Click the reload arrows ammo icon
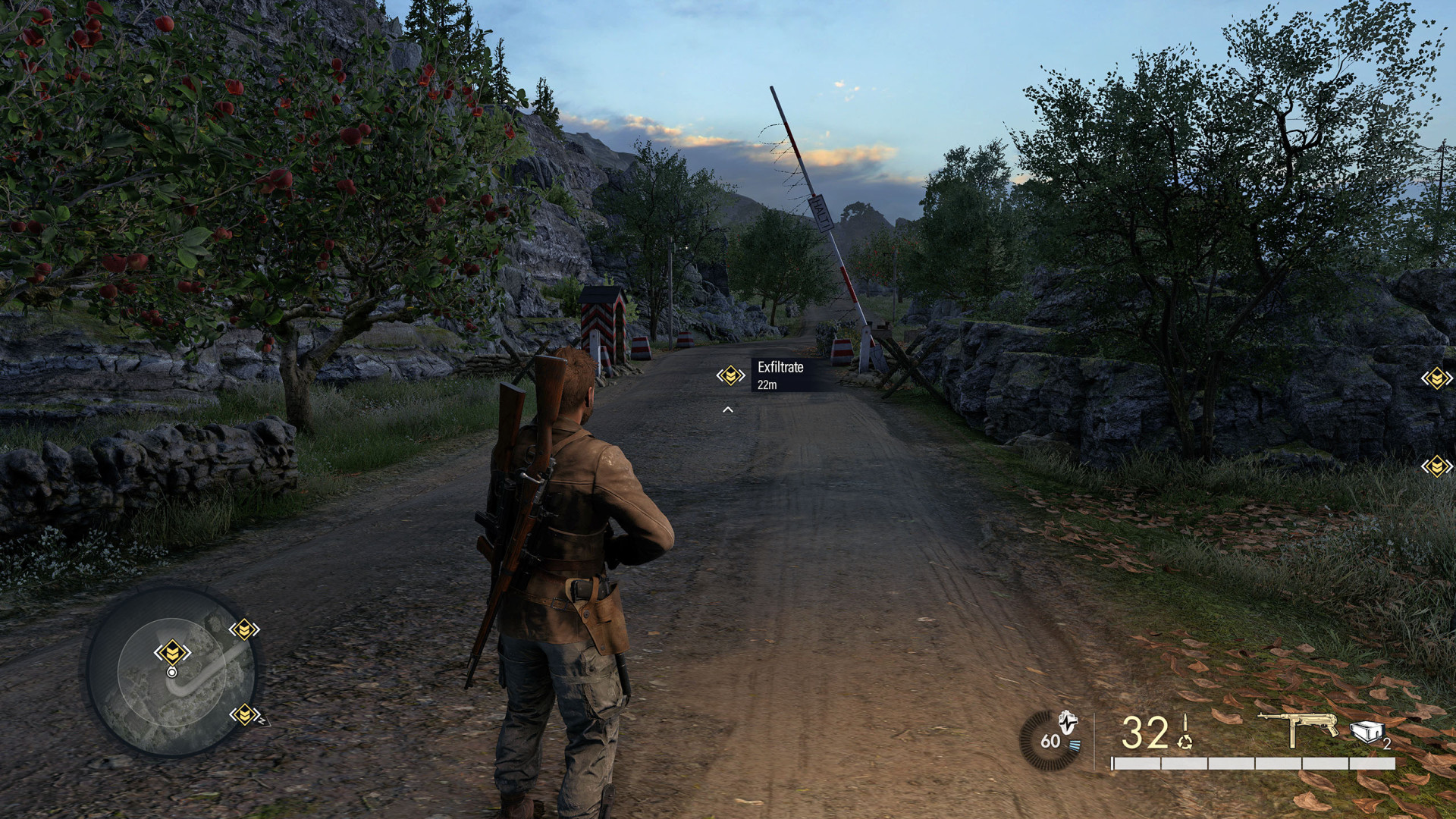 (1185, 741)
